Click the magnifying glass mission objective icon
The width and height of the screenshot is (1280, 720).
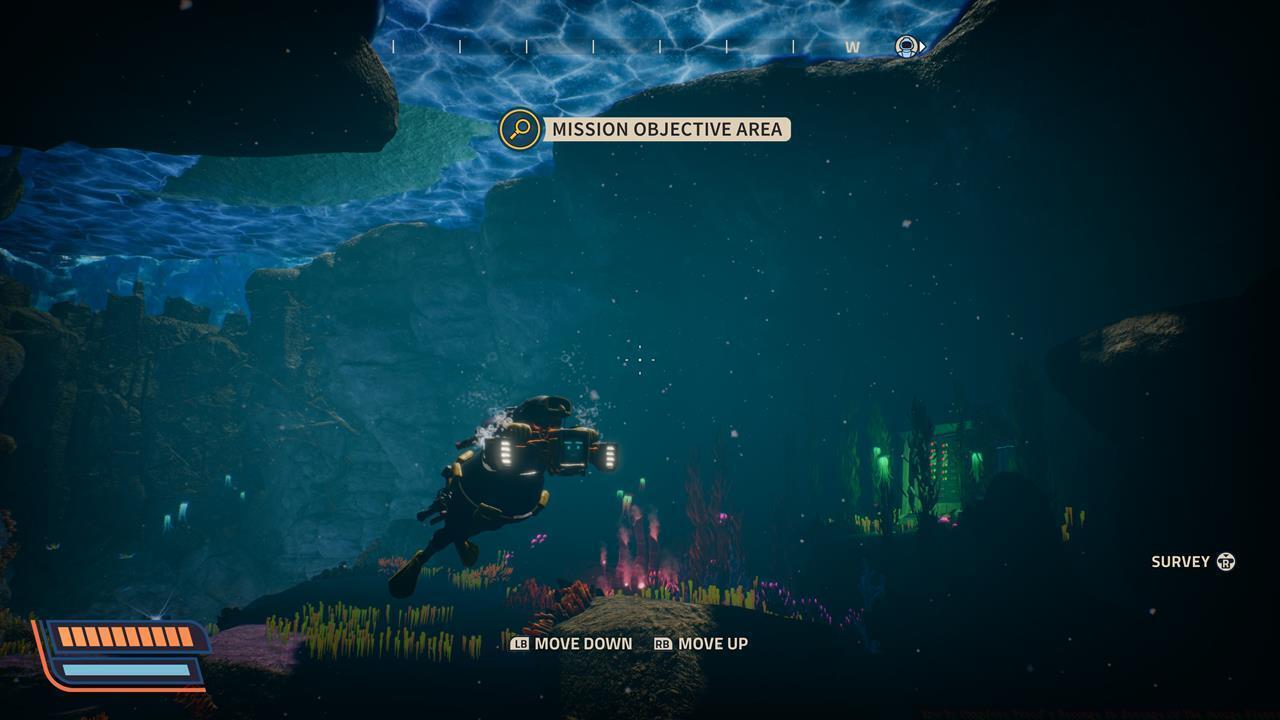click(519, 129)
